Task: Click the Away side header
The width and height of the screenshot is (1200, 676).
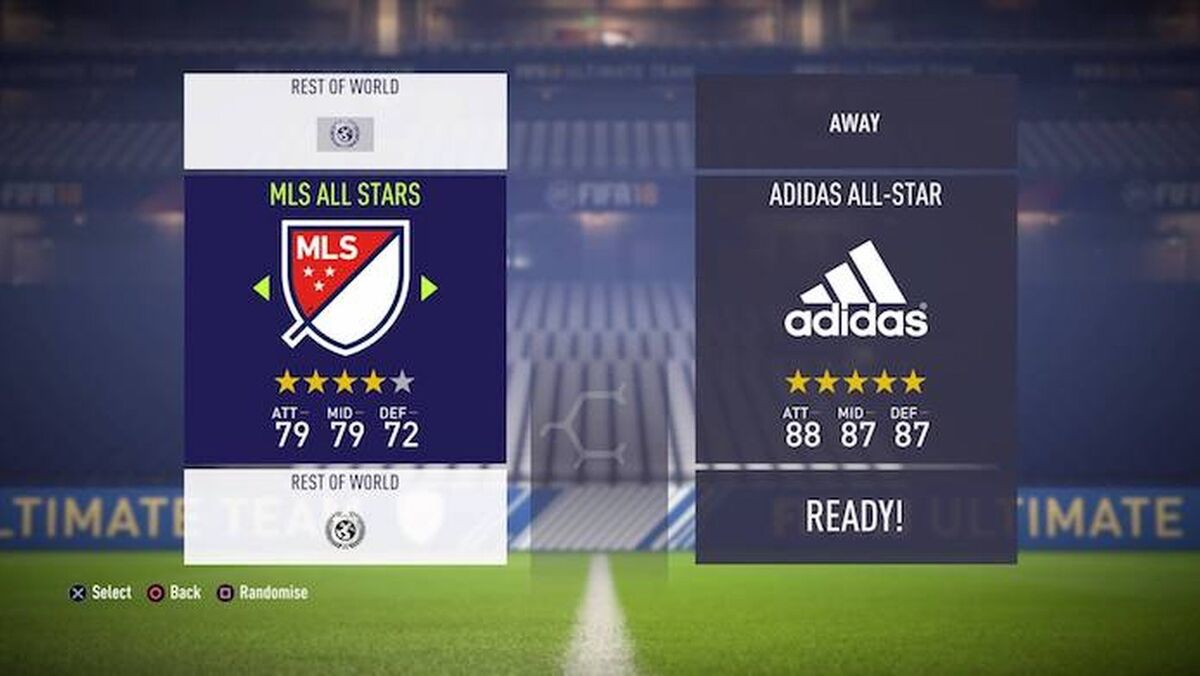Action: [x=855, y=123]
